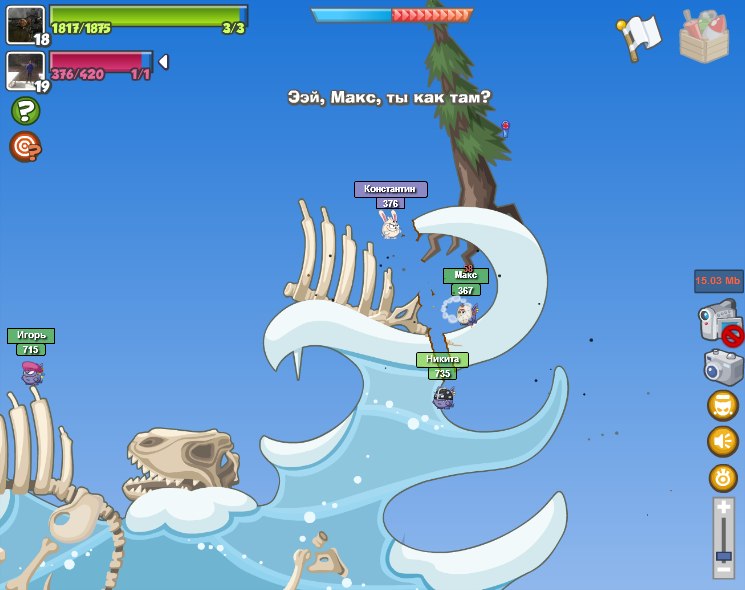Take a screenshot with the photo camera
The image size is (745, 590).
click(x=723, y=366)
